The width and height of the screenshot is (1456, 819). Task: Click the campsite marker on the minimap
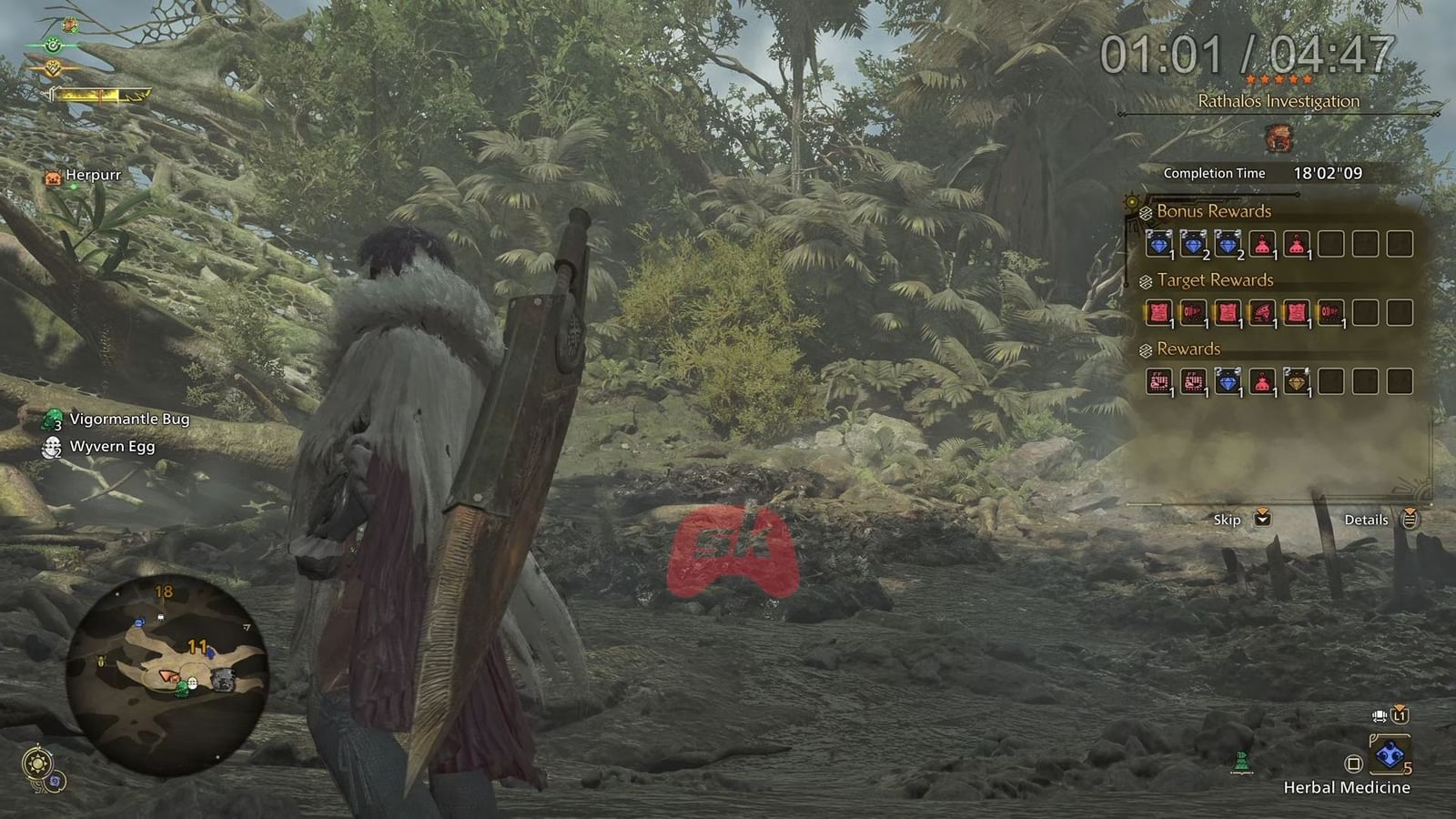click(x=160, y=616)
